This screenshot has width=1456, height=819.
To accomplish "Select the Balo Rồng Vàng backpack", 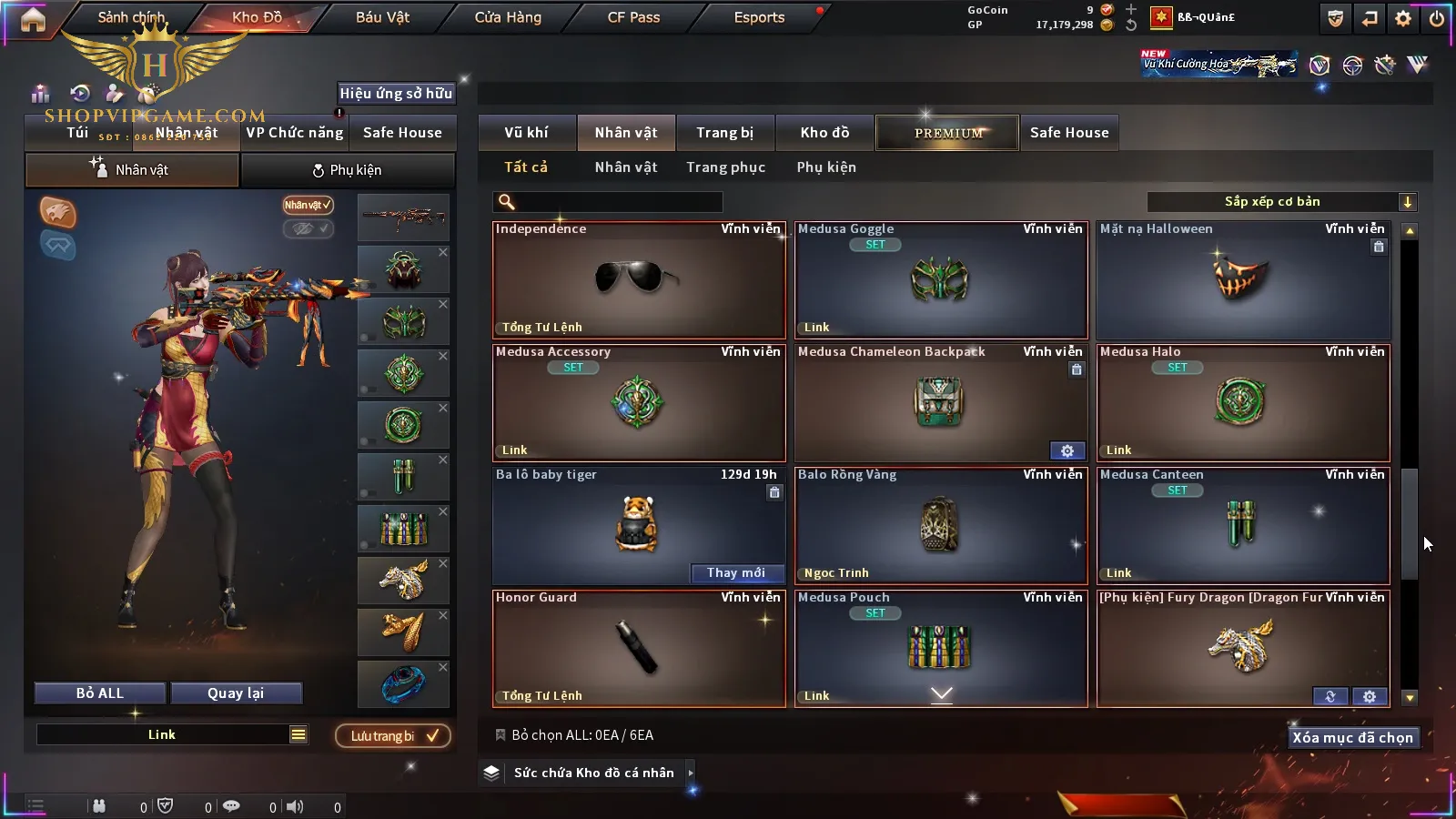I will 941,526.
